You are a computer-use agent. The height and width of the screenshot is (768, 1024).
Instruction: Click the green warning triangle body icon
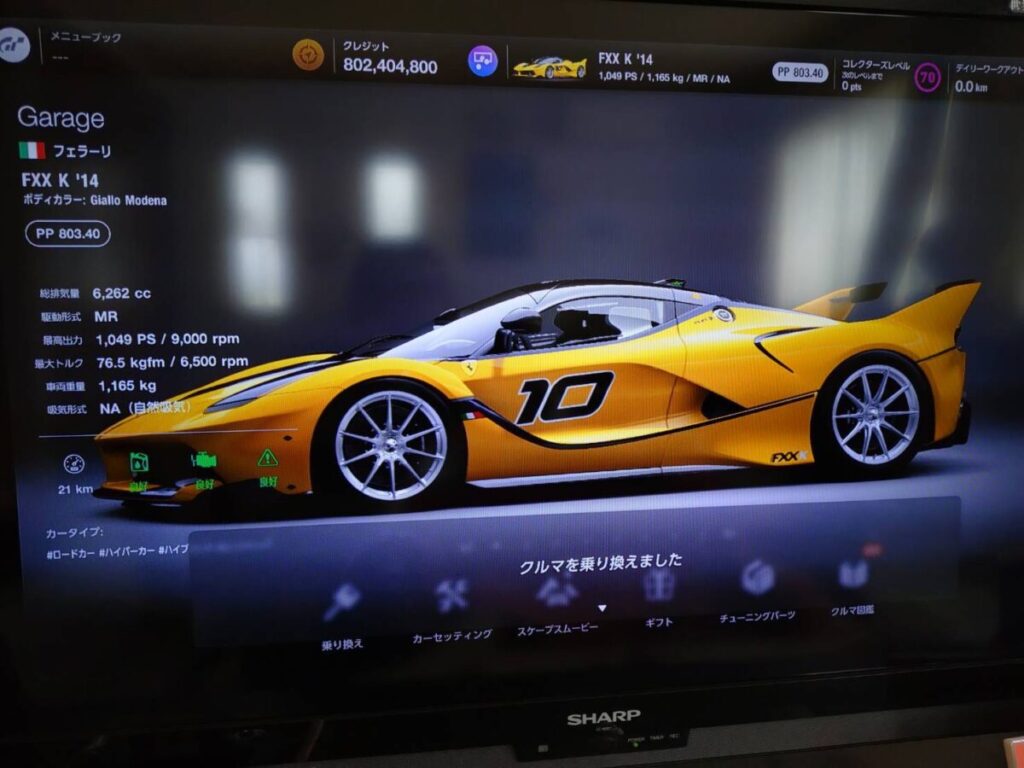click(267, 458)
